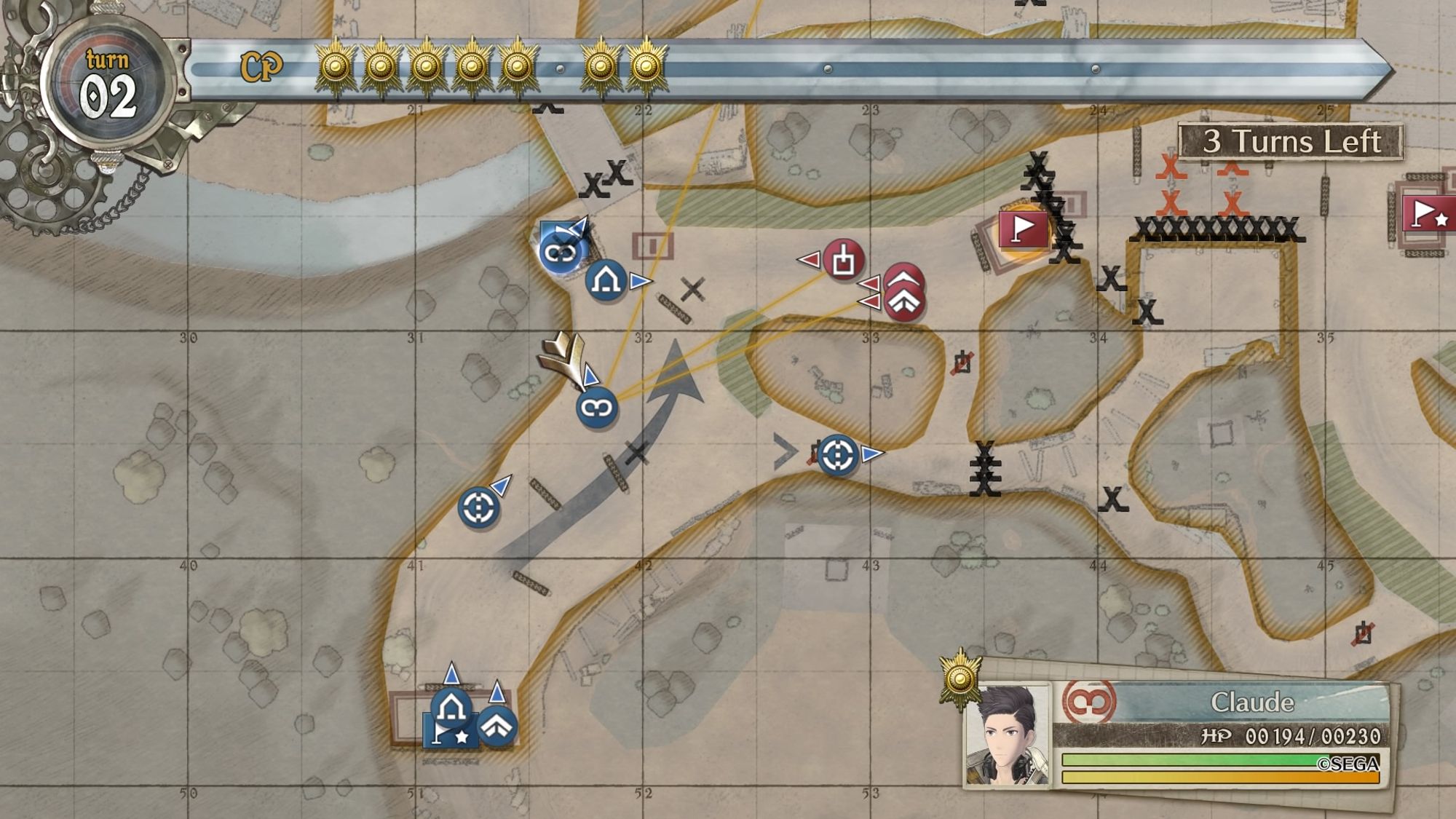Target the red enemy with the turret icon
Viewport: 1456px width, 819px height.
coord(843,259)
